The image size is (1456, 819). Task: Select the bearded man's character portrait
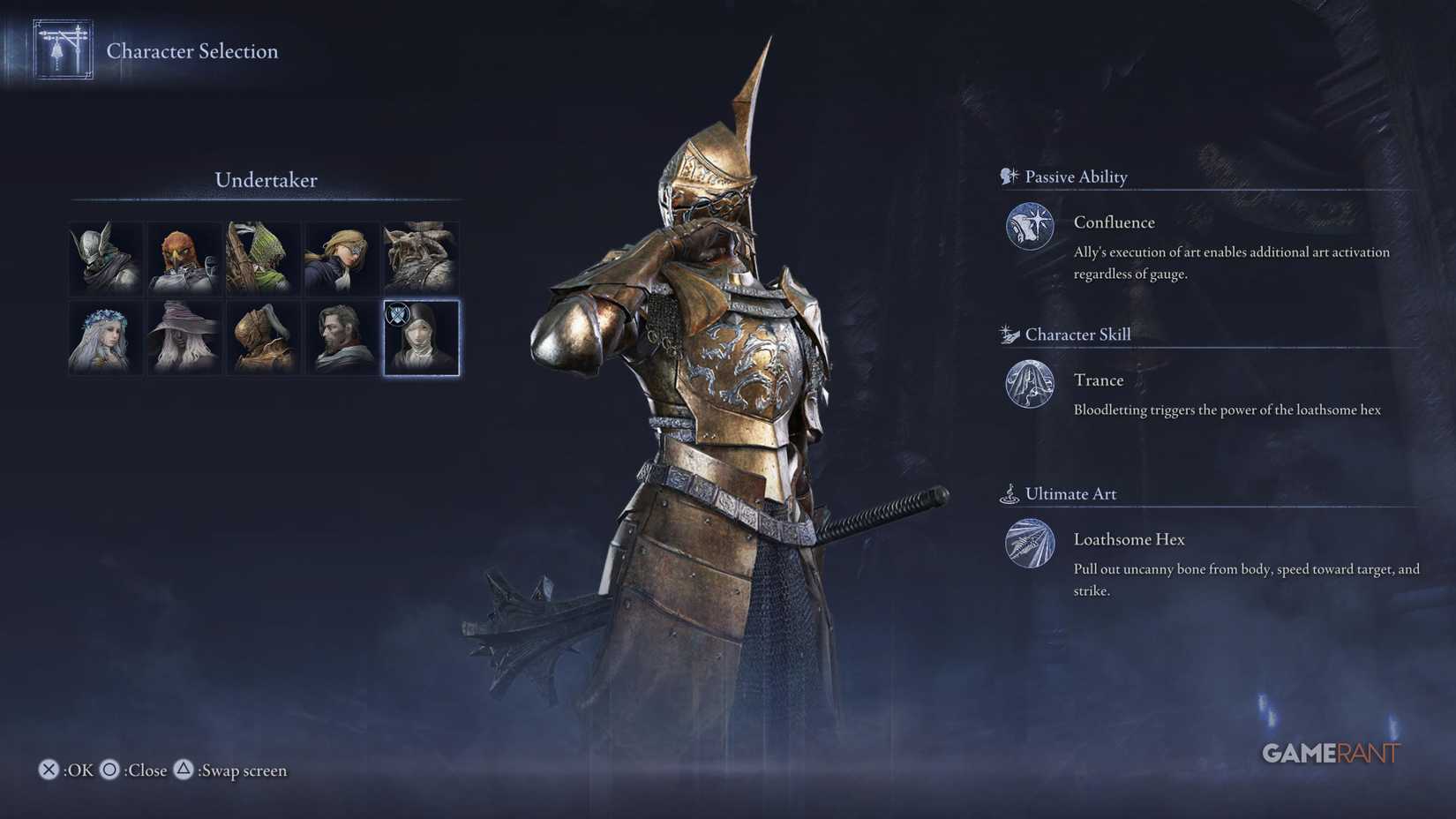342,336
